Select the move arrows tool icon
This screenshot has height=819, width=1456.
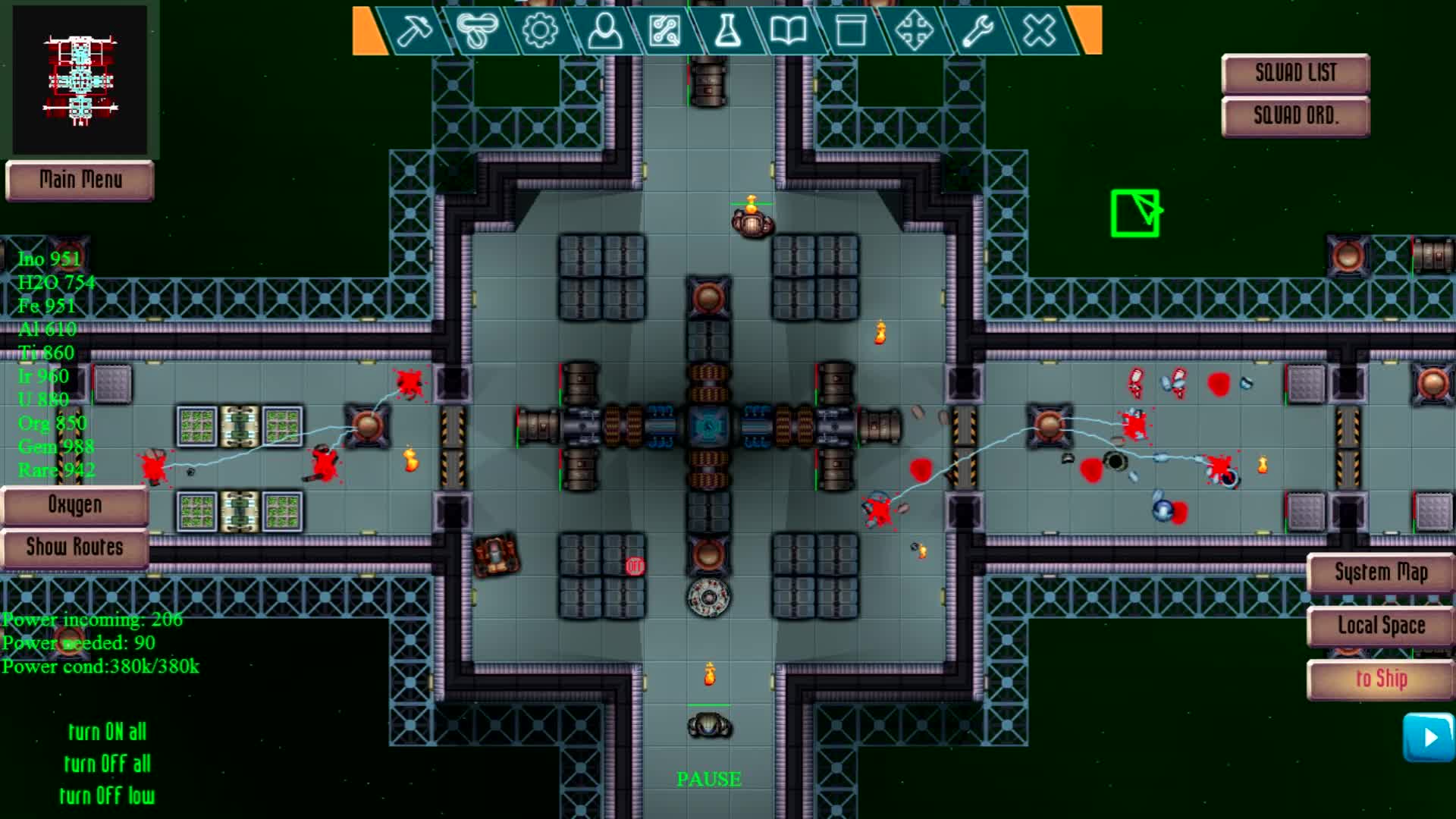pyautogui.click(x=915, y=32)
